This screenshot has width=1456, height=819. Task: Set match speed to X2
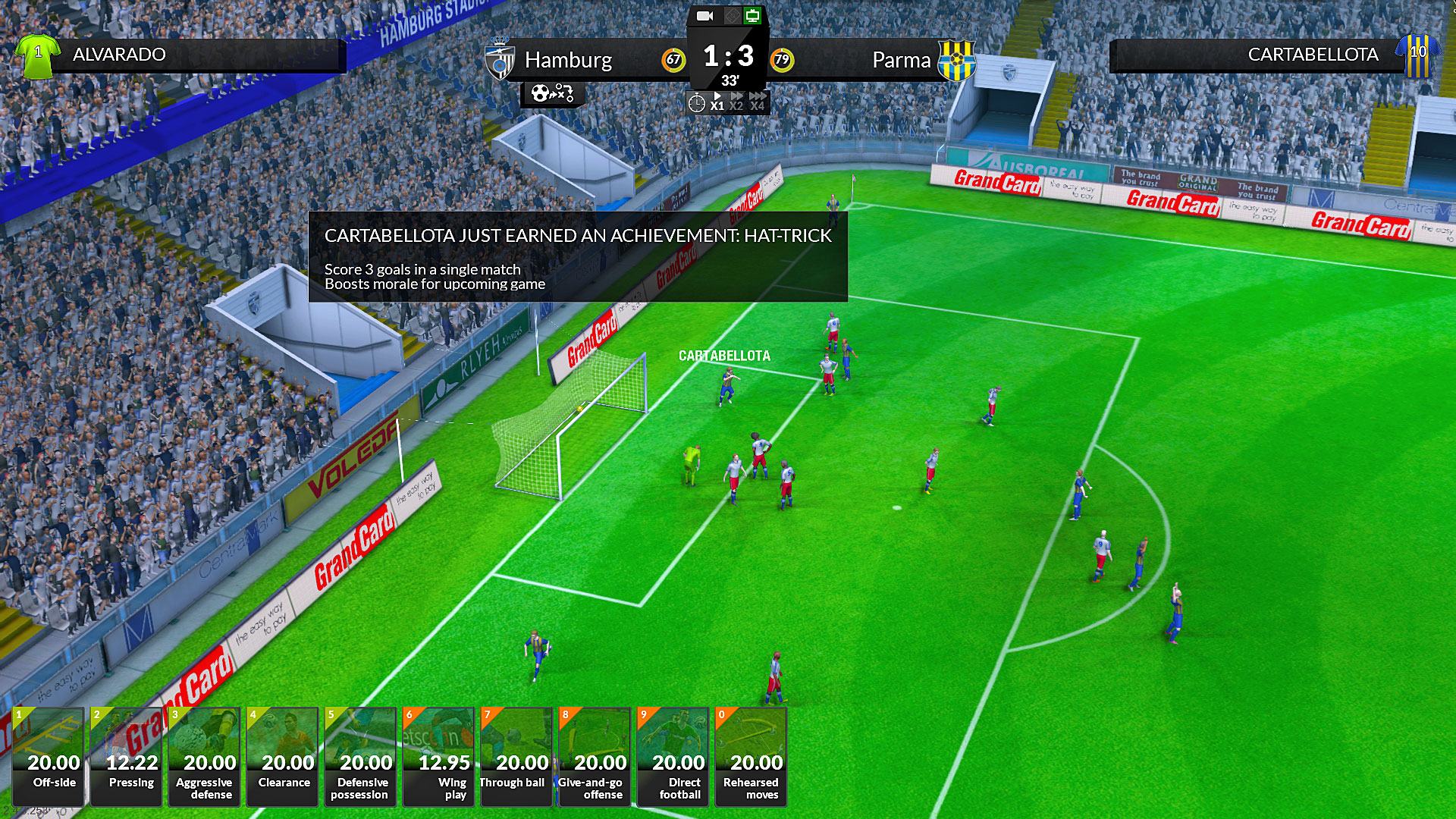[x=736, y=102]
